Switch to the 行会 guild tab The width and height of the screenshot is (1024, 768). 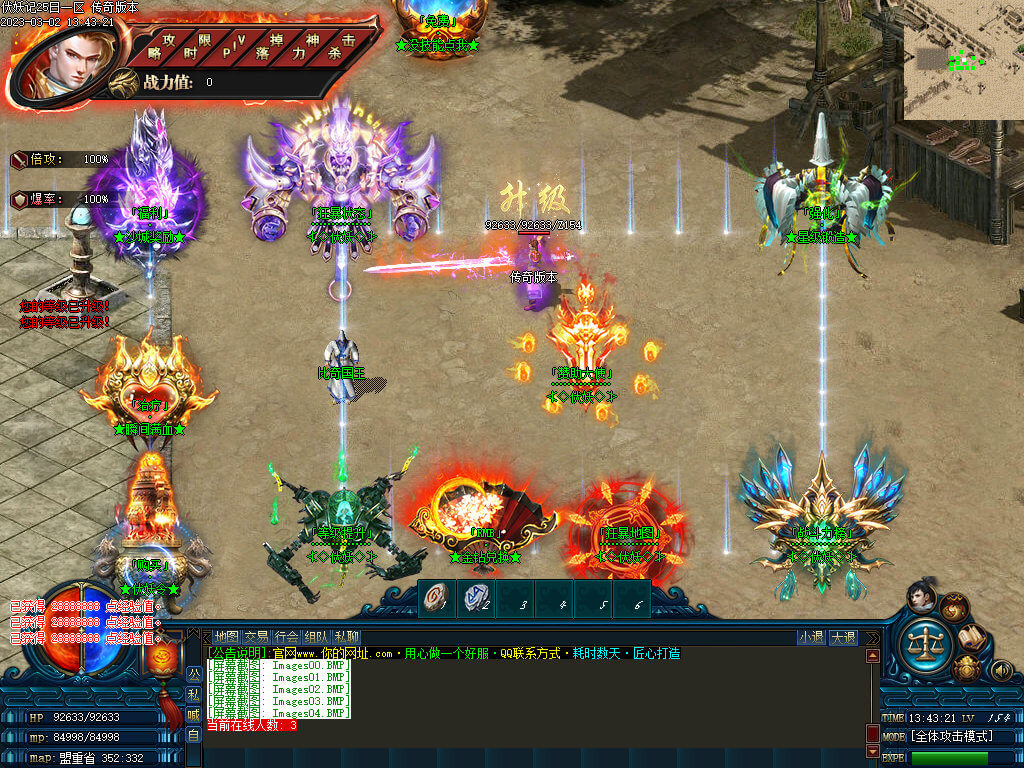(287, 636)
